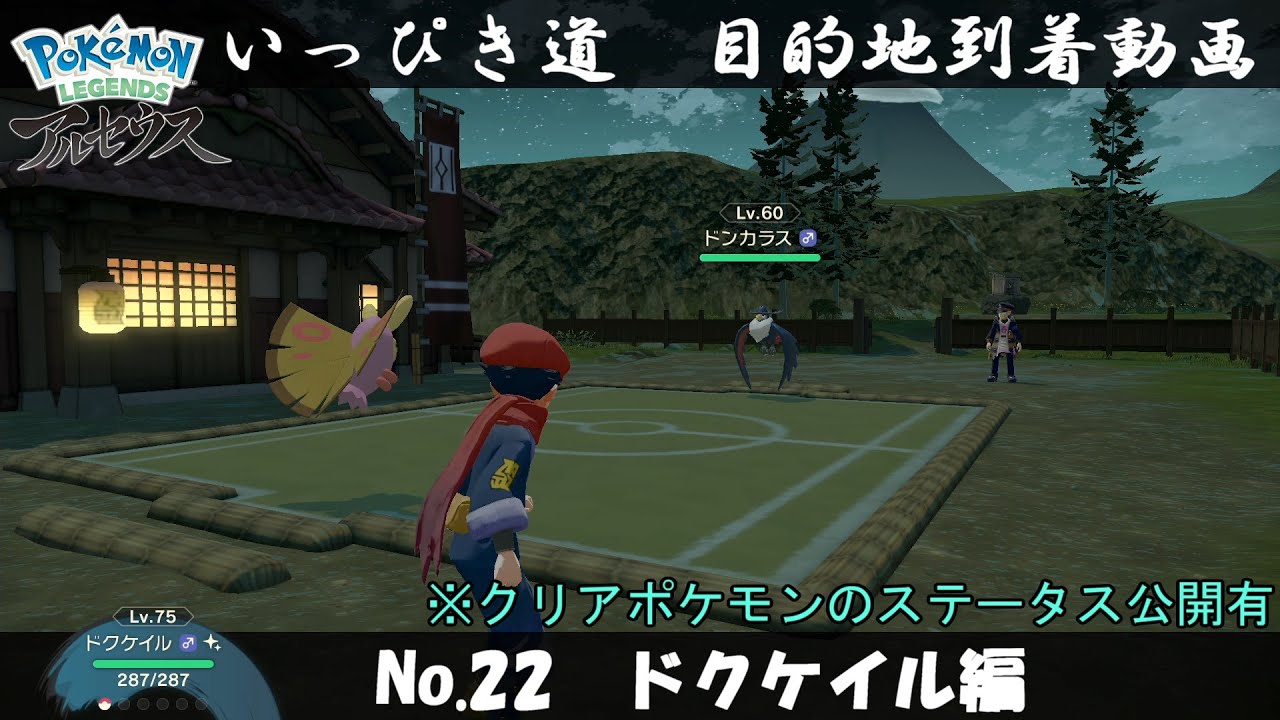Click the second empty party slot circle
This screenshot has width=1280, height=720.
pyautogui.click(x=124, y=704)
